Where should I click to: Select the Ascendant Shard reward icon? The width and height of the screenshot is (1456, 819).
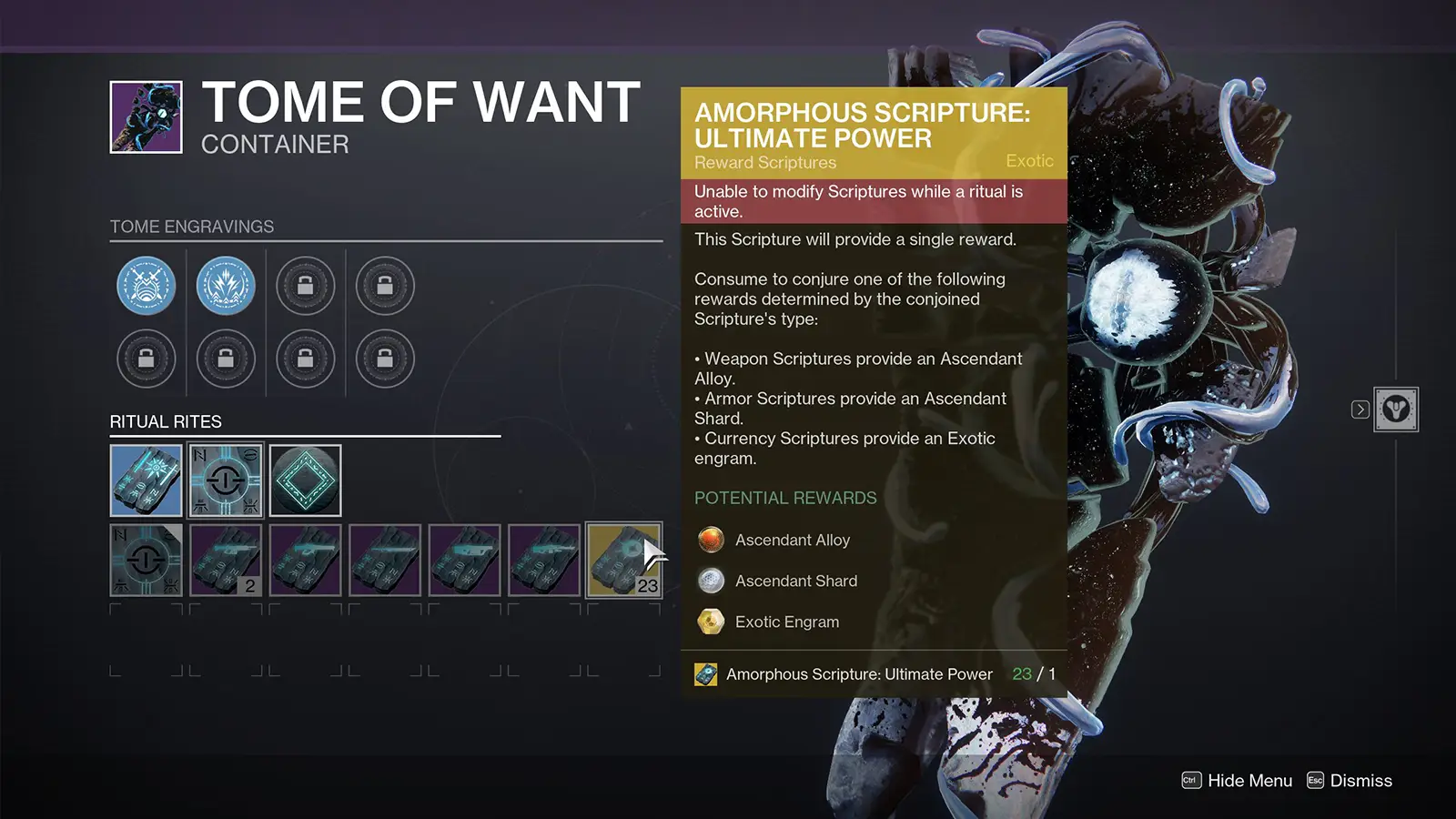pyautogui.click(x=710, y=580)
